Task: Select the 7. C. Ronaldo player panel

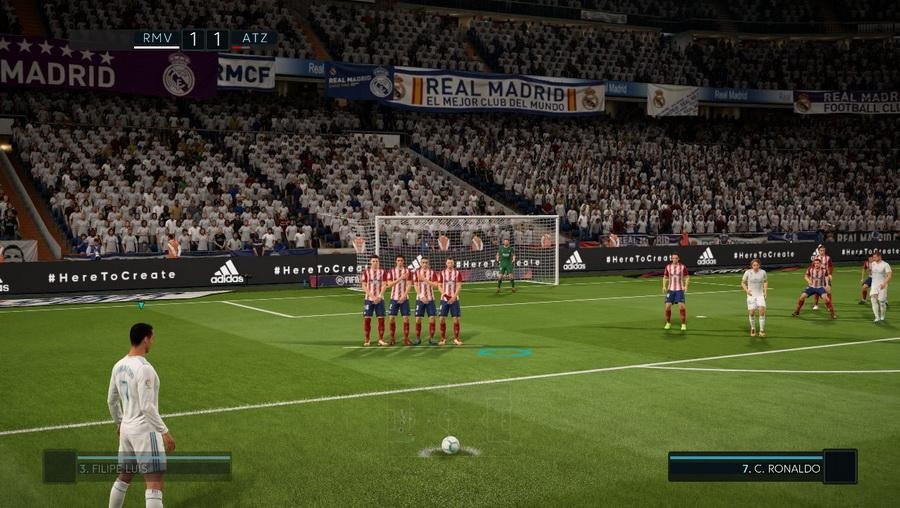Action: 762,467
